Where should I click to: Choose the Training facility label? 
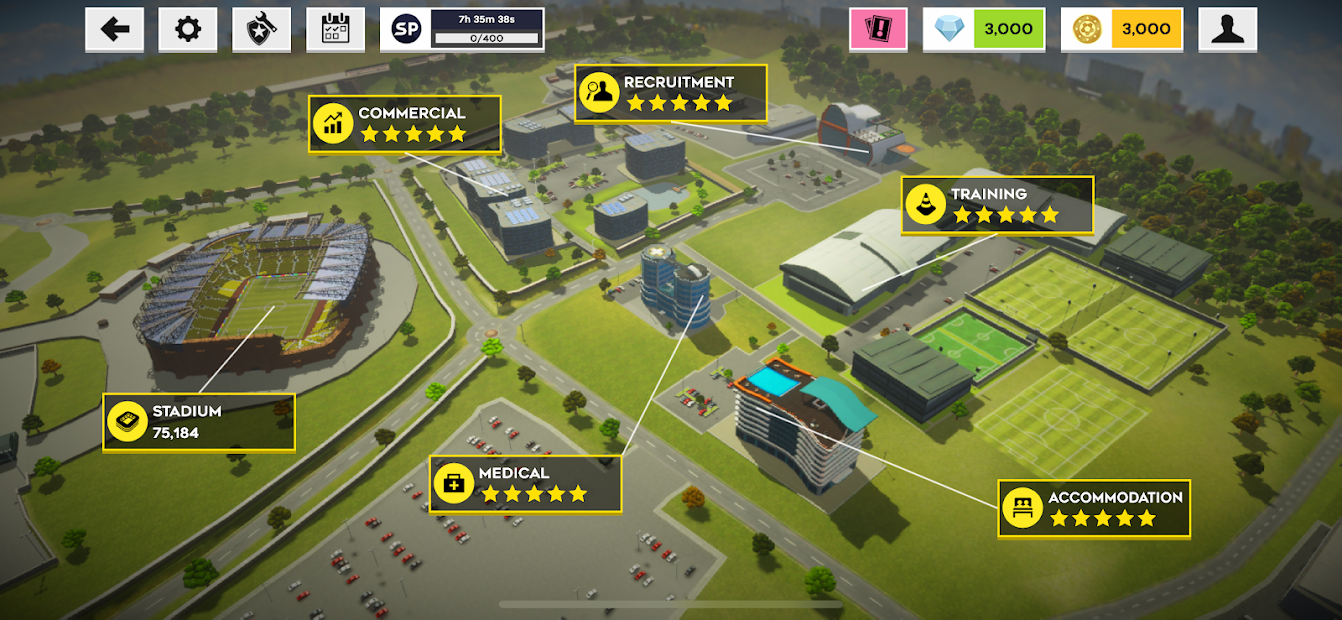coord(997,205)
